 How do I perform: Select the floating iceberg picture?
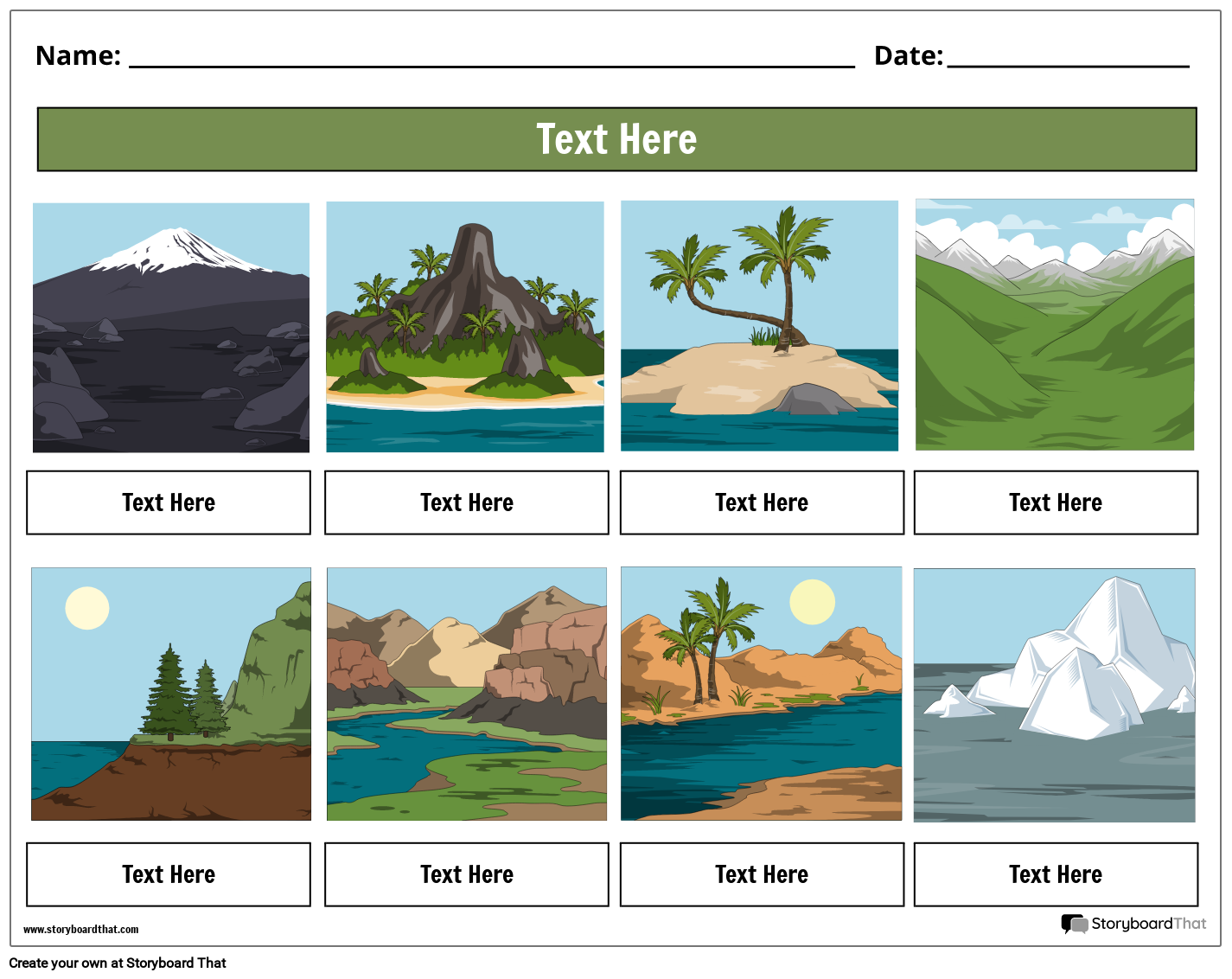tap(1055, 694)
